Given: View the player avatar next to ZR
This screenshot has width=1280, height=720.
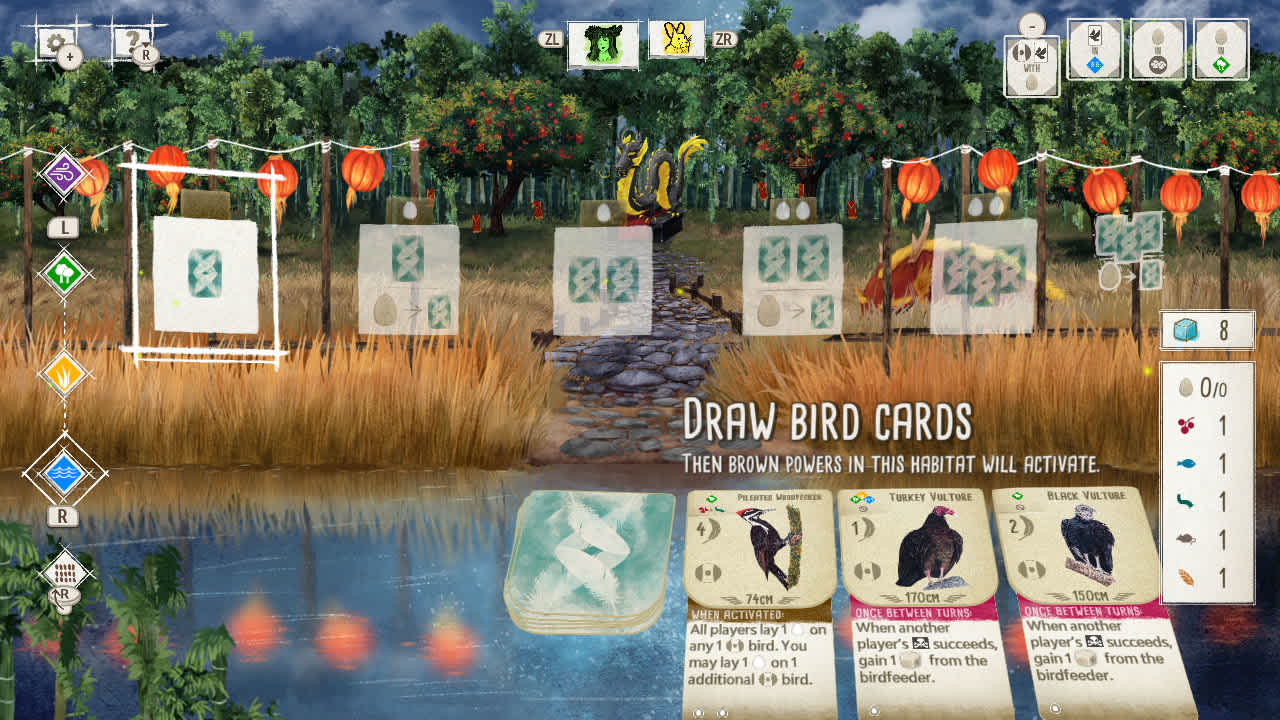Looking at the screenshot, I should click(678, 42).
